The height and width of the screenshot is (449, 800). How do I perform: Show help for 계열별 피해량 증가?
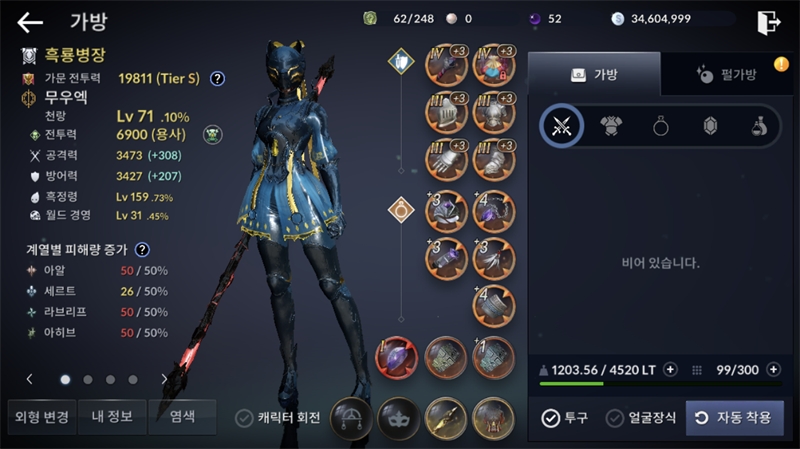click(x=142, y=250)
